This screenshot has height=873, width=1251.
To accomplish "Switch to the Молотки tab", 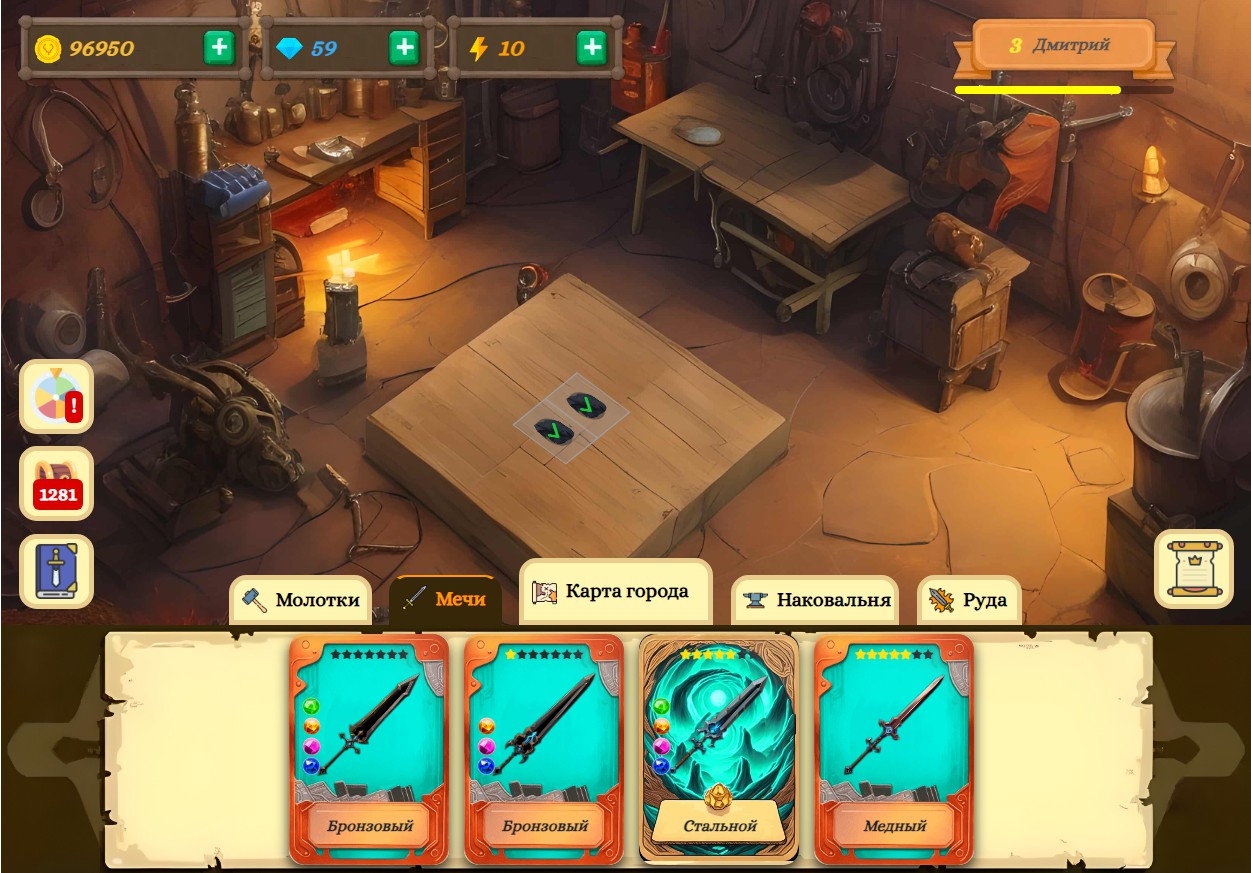I will click(x=301, y=600).
